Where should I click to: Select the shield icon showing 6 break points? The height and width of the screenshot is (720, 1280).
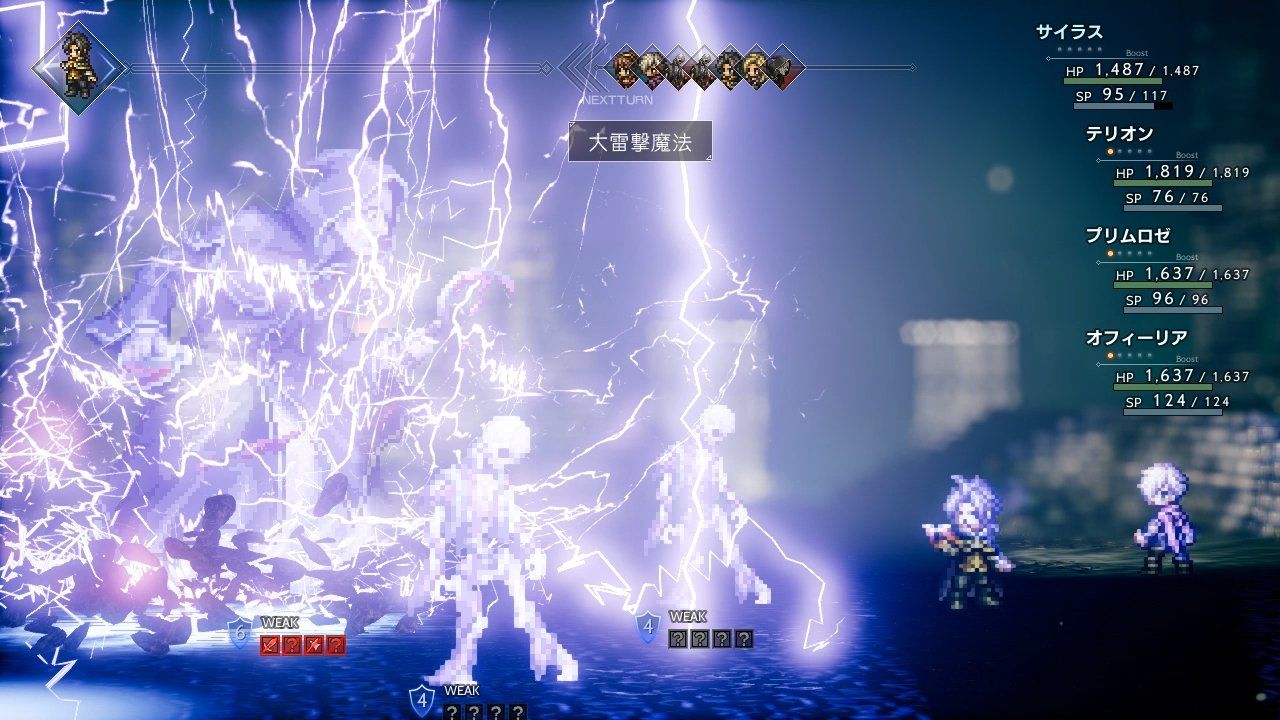(239, 634)
